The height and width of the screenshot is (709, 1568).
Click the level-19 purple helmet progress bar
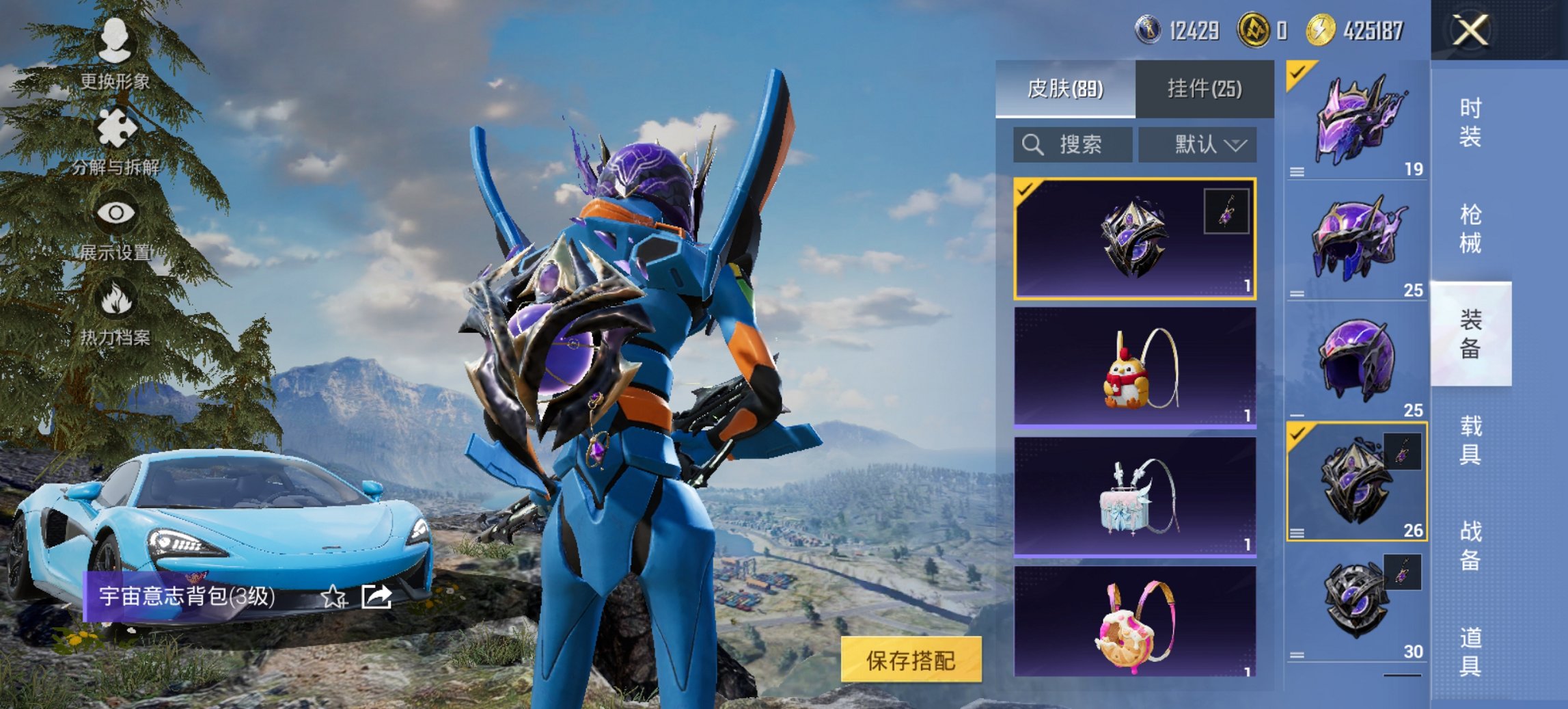1355,171
